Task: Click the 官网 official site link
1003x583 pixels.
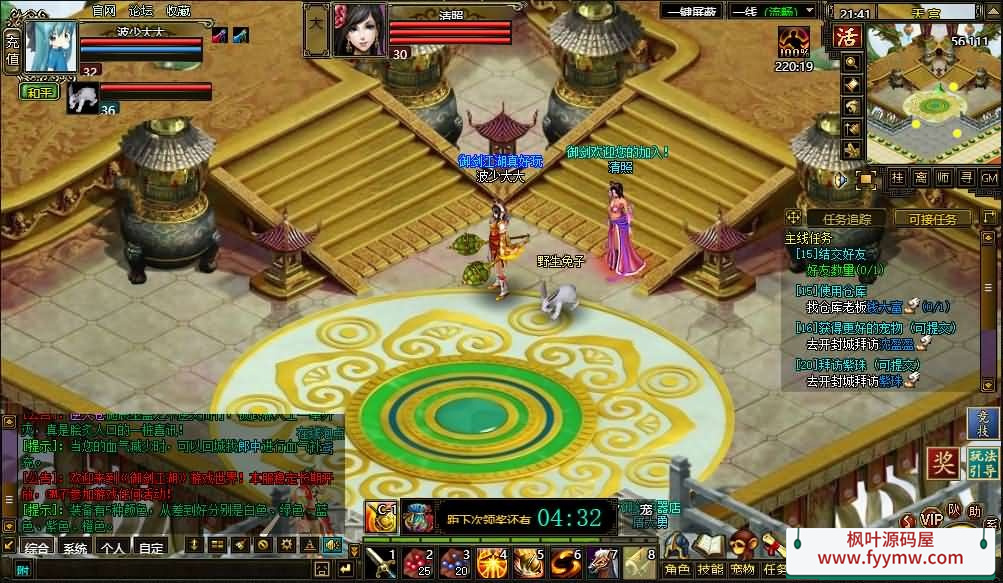Action: 104,10
